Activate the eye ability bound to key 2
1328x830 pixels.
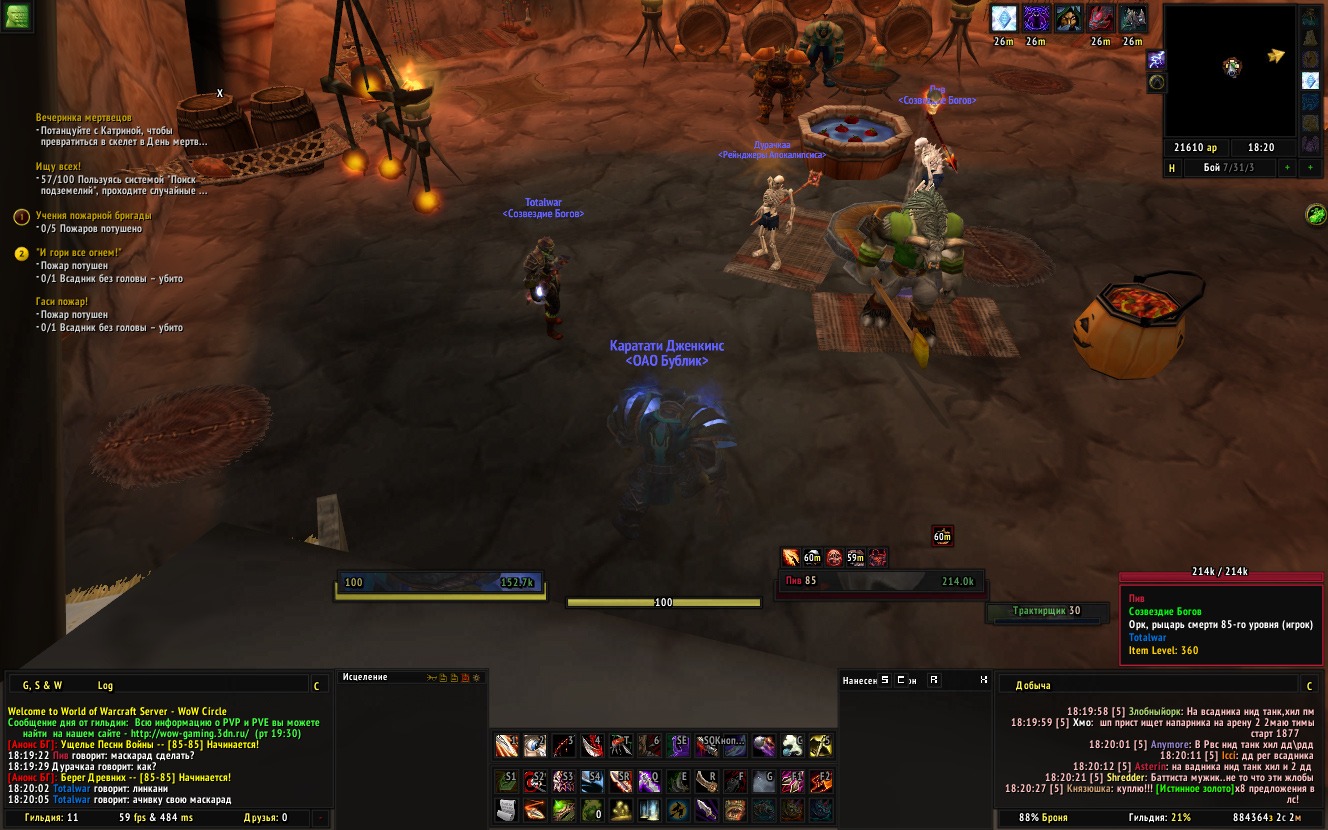click(535, 746)
